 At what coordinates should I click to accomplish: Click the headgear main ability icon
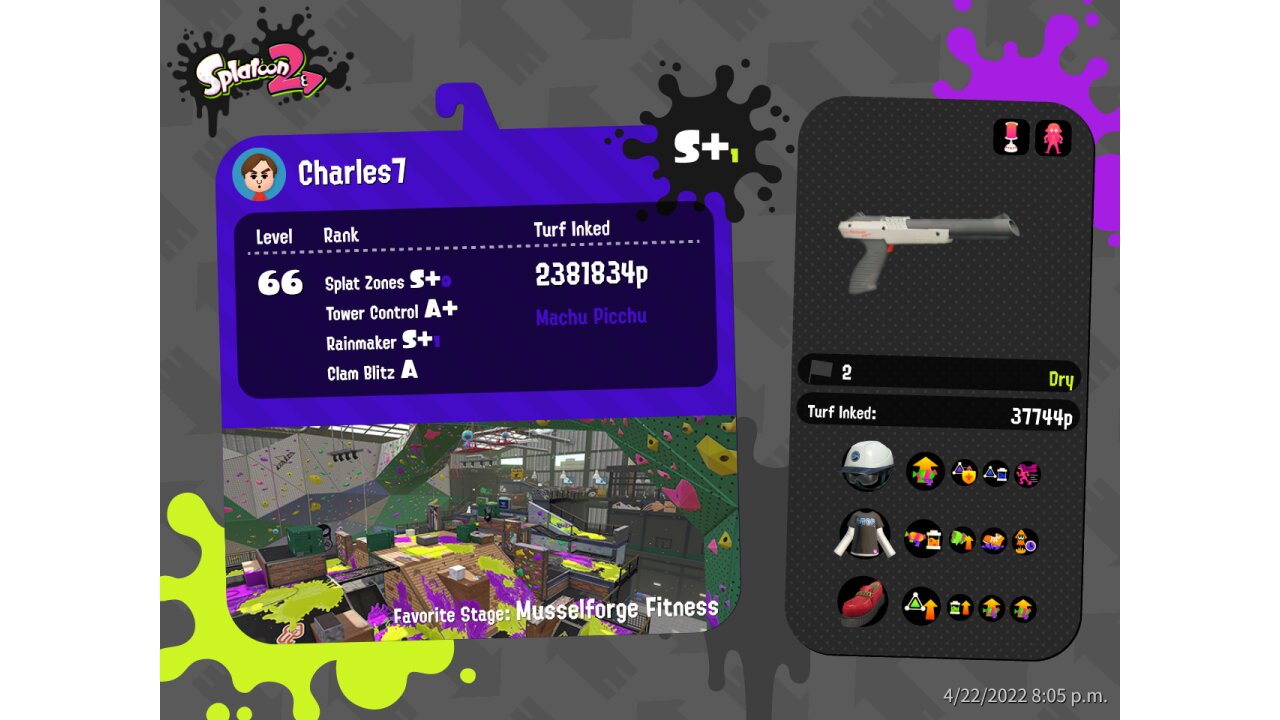point(925,471)
